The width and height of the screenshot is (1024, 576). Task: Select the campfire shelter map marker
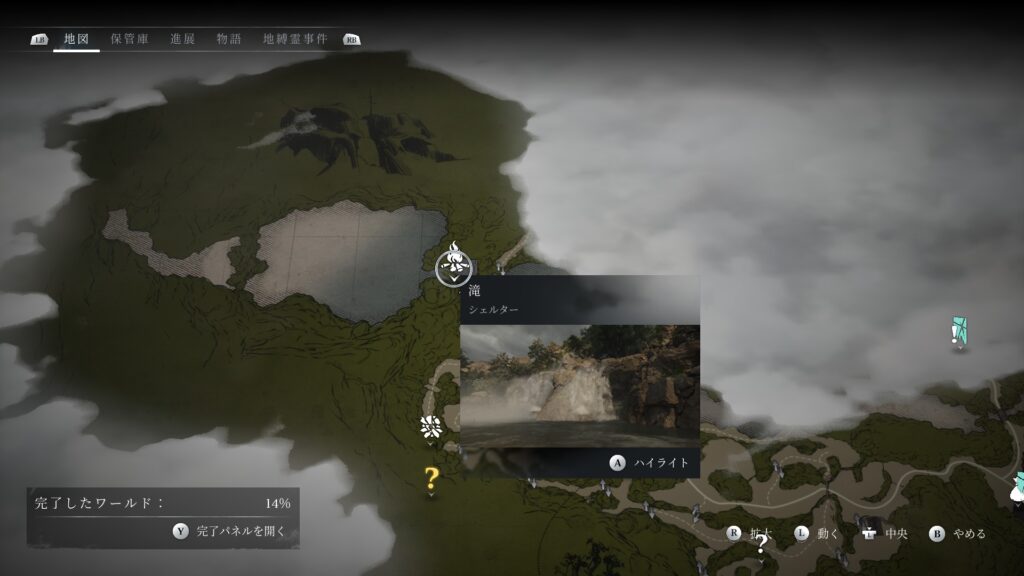coord(454,266)
